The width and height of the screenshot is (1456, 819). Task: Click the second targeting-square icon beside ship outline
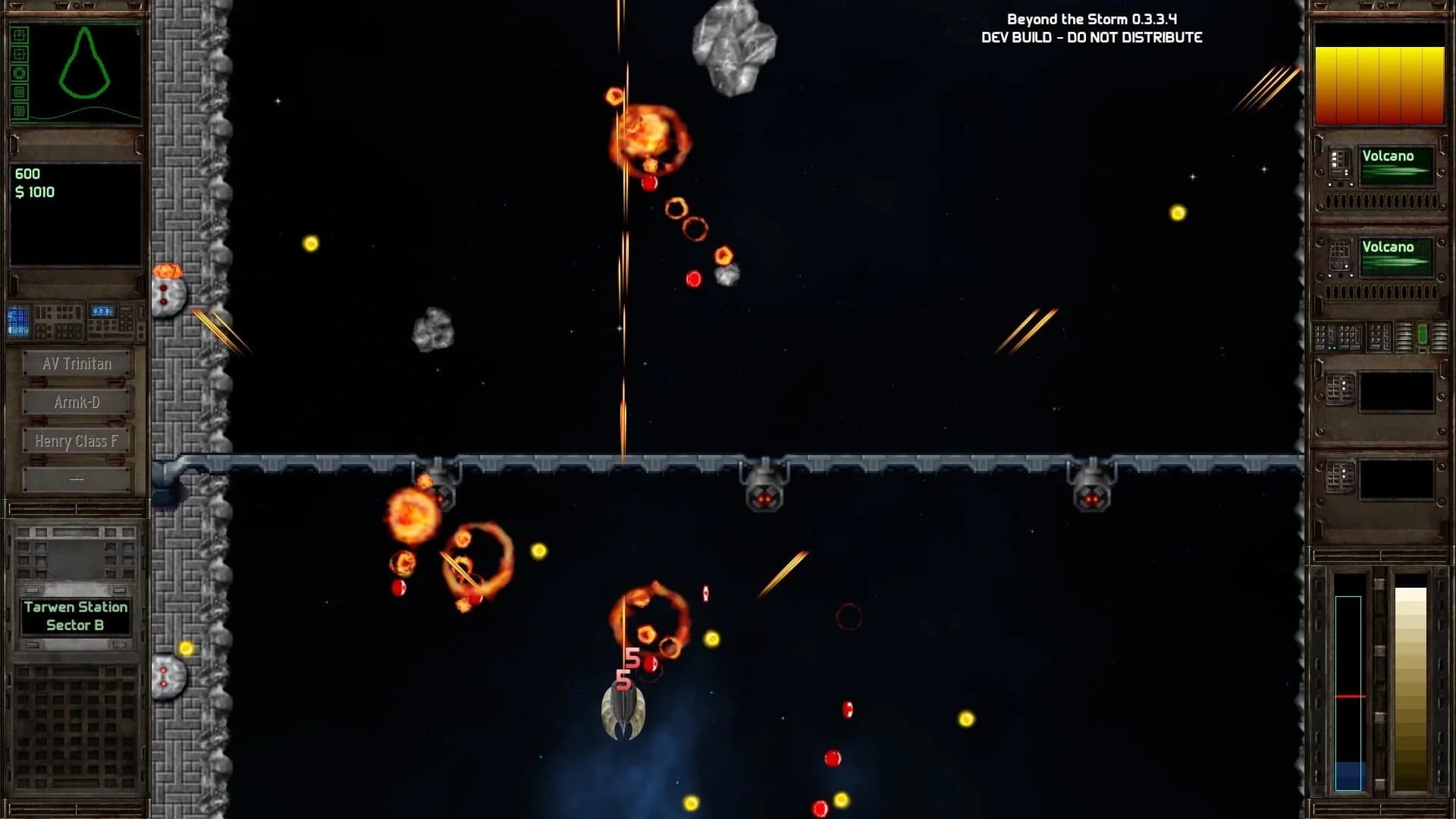pos(19,54)
